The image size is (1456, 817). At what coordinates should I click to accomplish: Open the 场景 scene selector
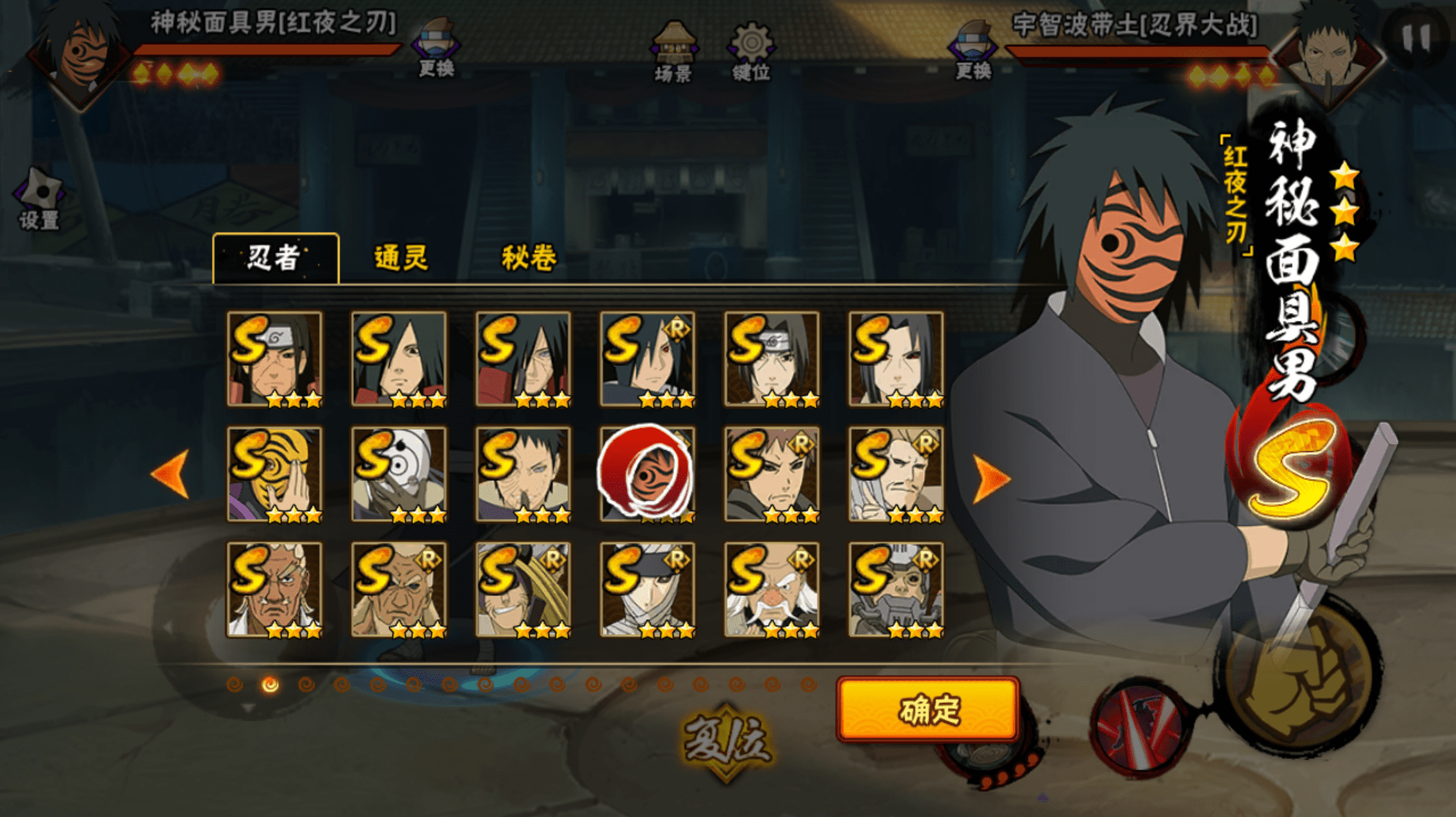point(674,52)
